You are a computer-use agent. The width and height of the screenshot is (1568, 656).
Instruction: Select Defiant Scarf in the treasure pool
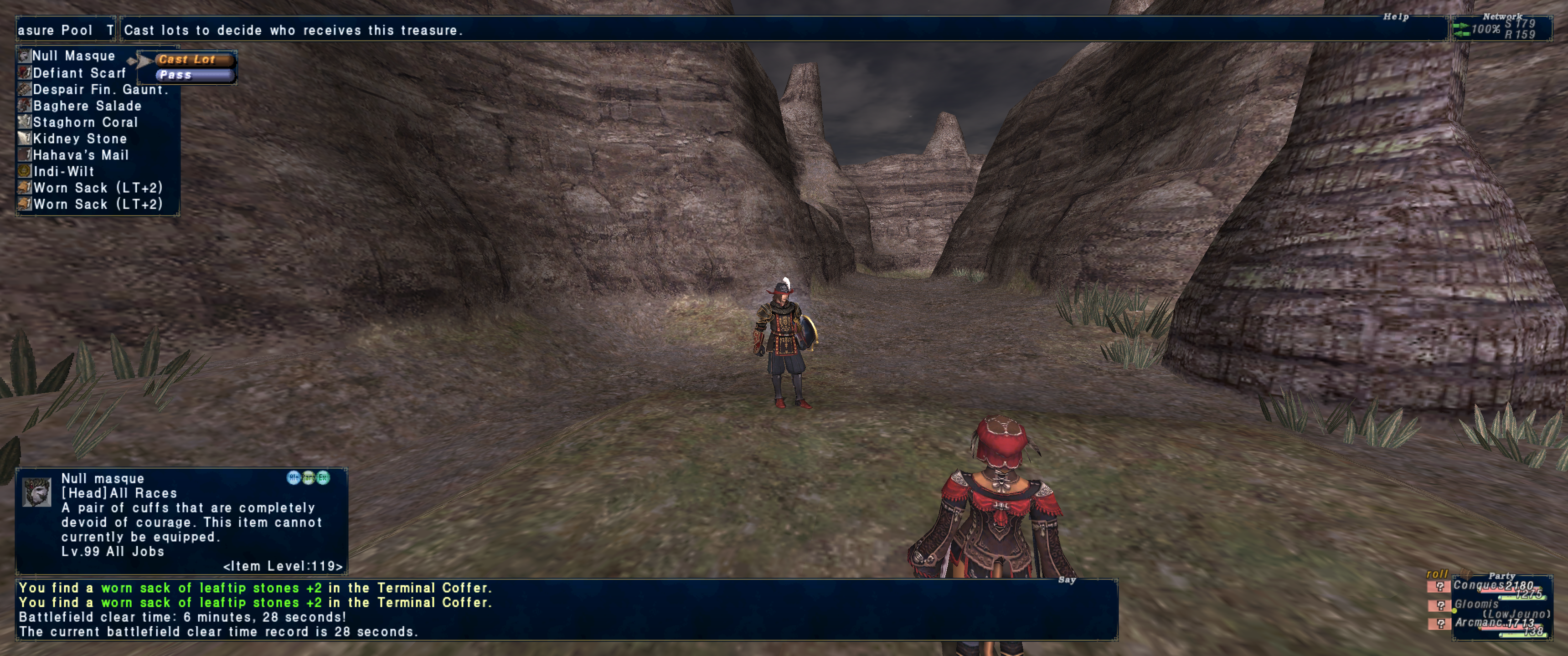click(79, 73)
